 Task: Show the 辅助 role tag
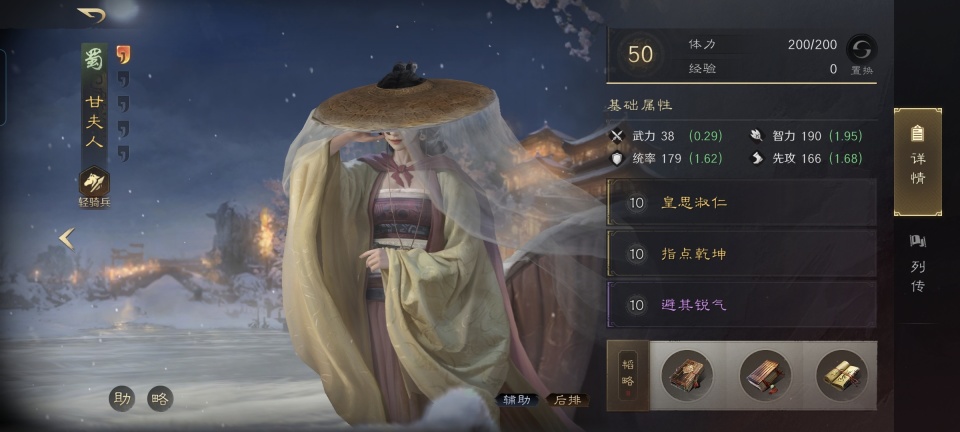(x=519, y=400)
